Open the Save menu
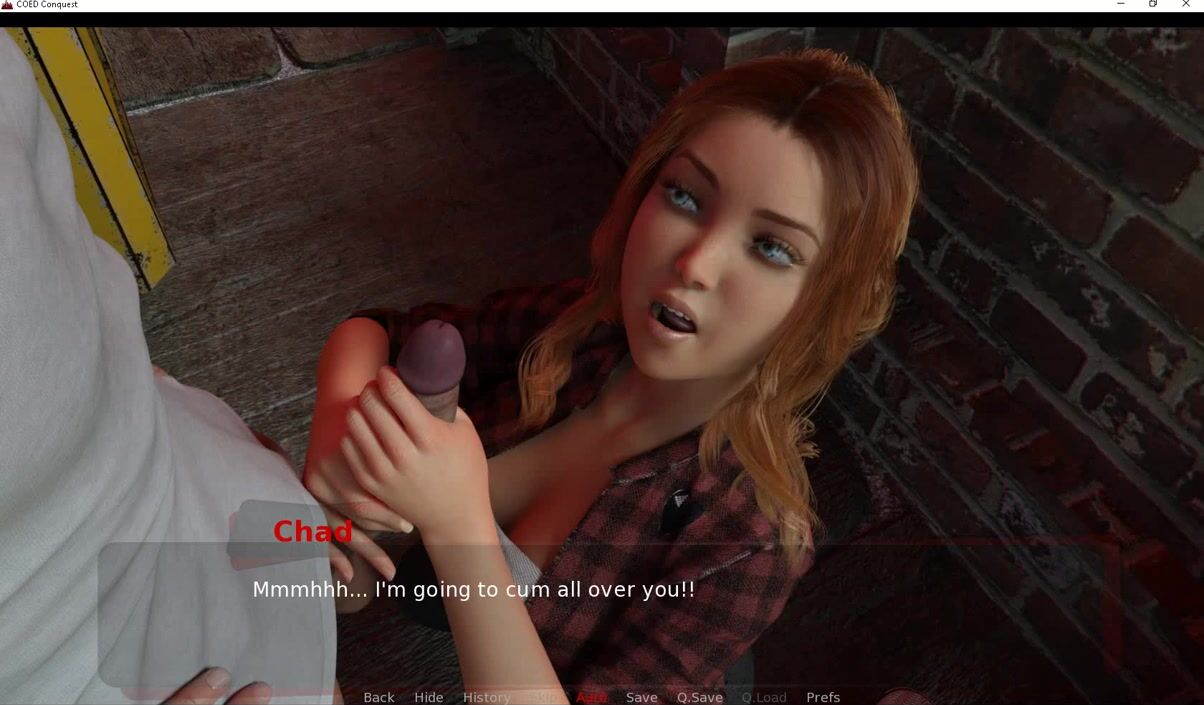This screenshot has height=705, width=1204. (x=641, y=697)
